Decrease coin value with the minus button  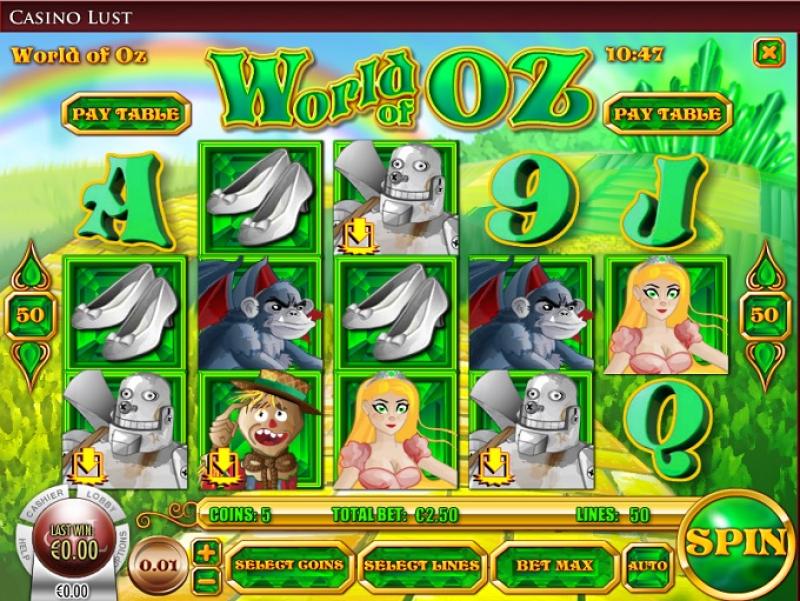tap(206, 580)
